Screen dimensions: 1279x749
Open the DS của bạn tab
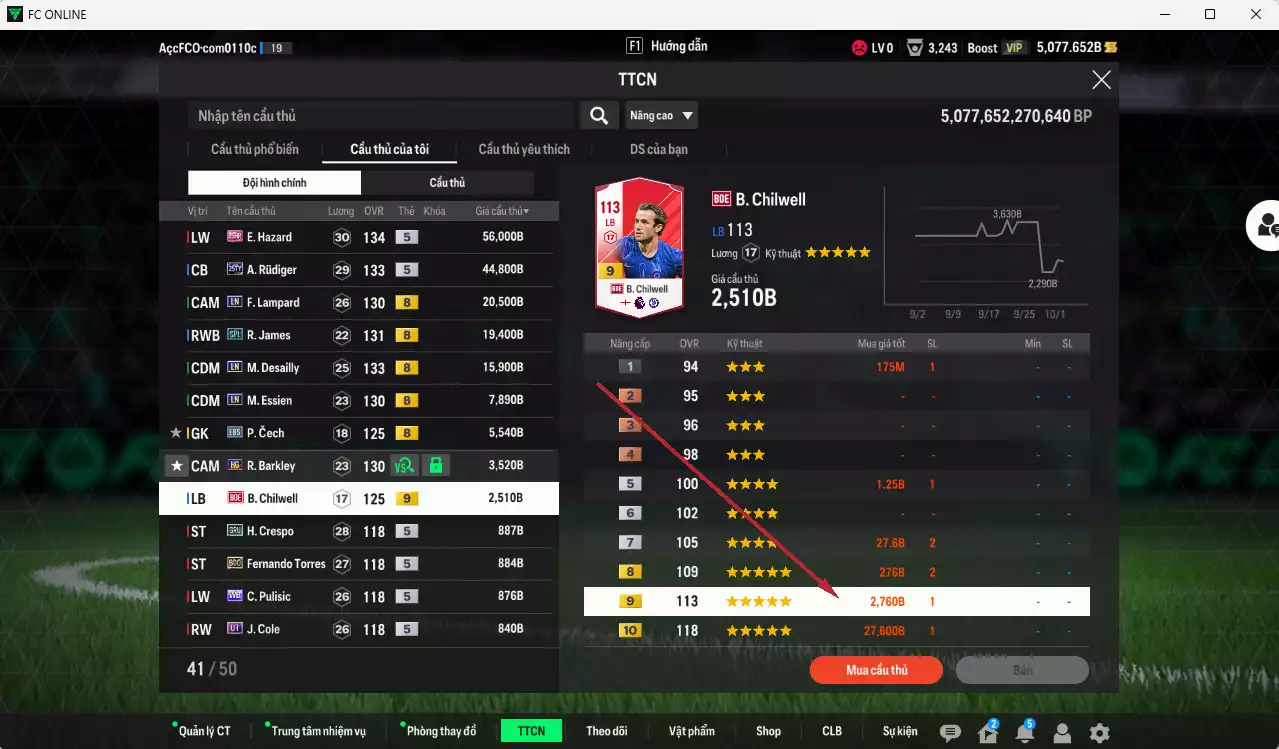(x=658, y=149)
